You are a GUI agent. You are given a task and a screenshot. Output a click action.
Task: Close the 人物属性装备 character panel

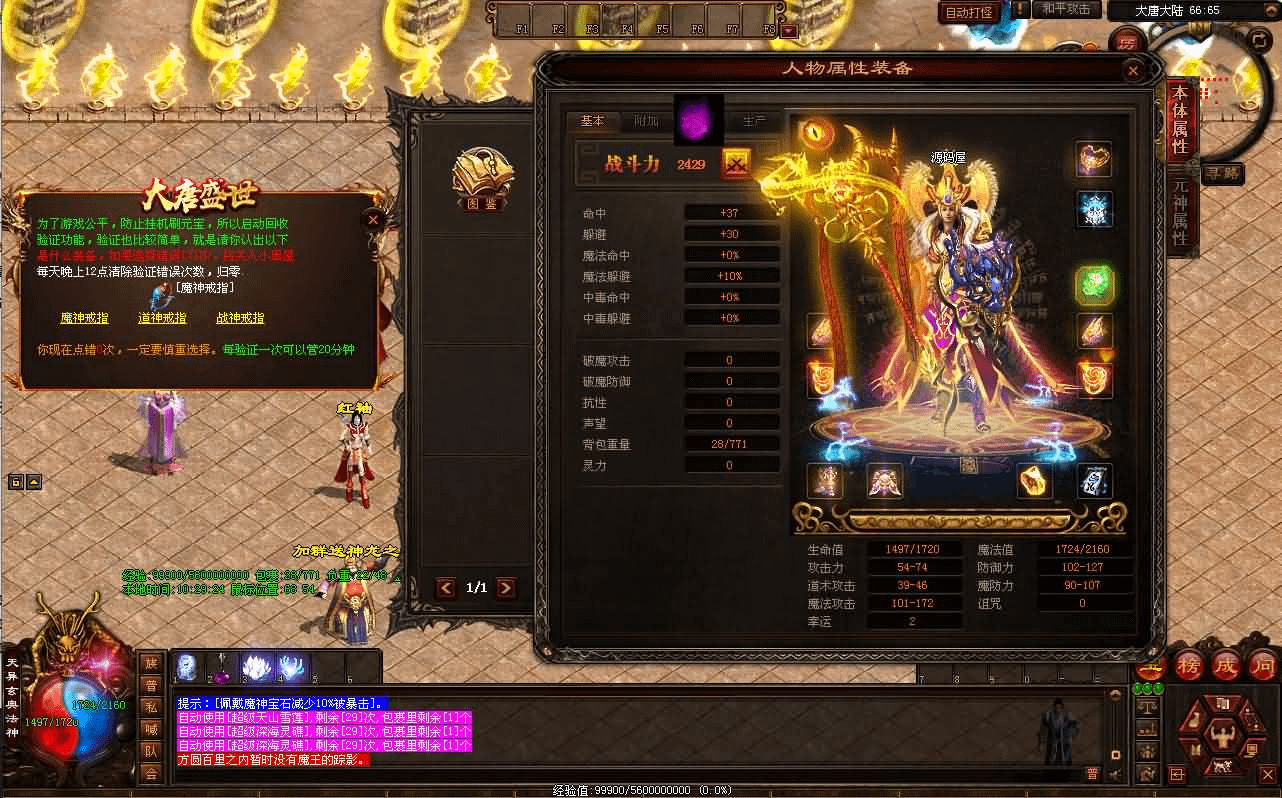coord(1133,72)
